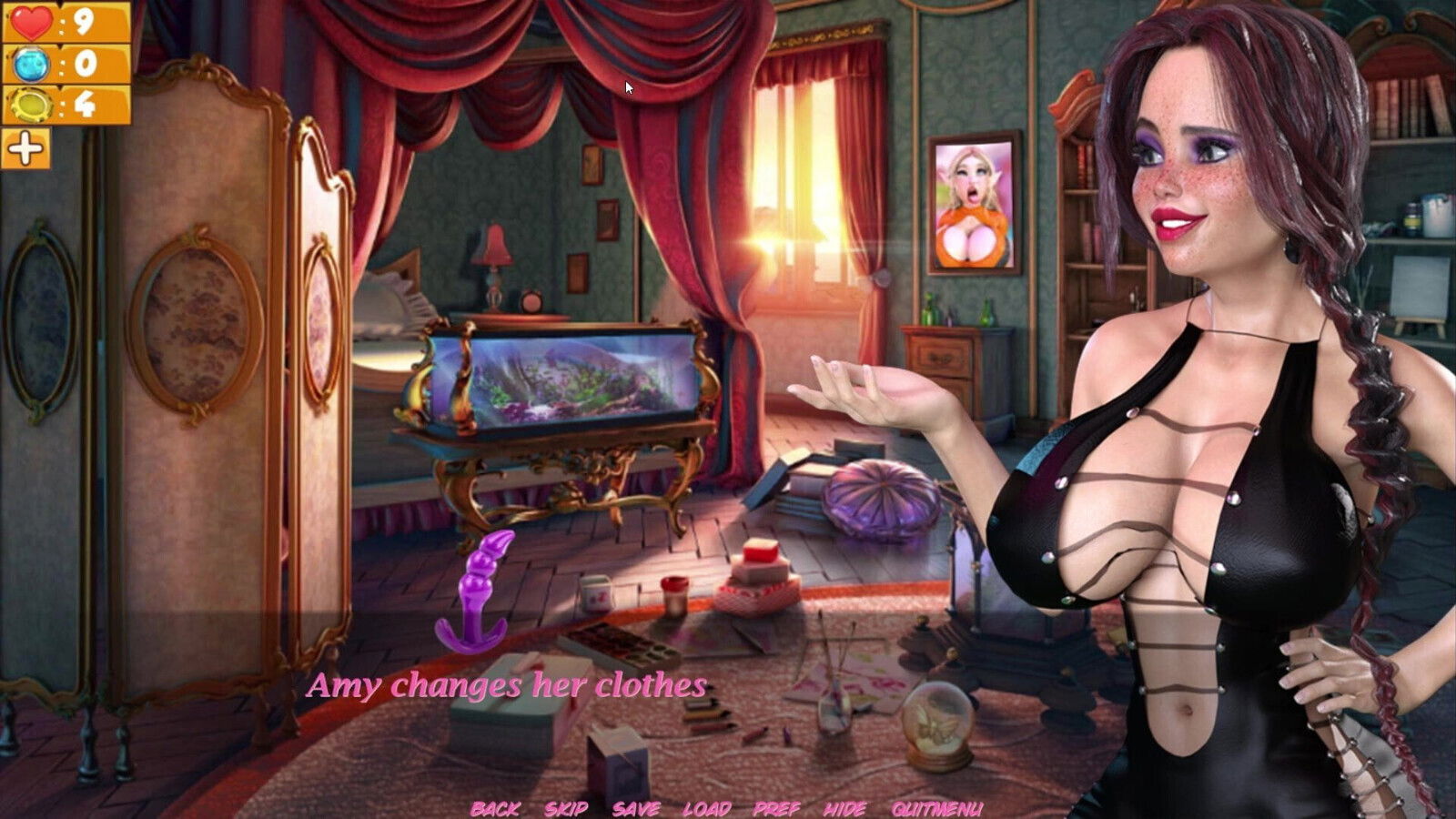
Task: Open the LOAD screen
Action: [709, 806]
